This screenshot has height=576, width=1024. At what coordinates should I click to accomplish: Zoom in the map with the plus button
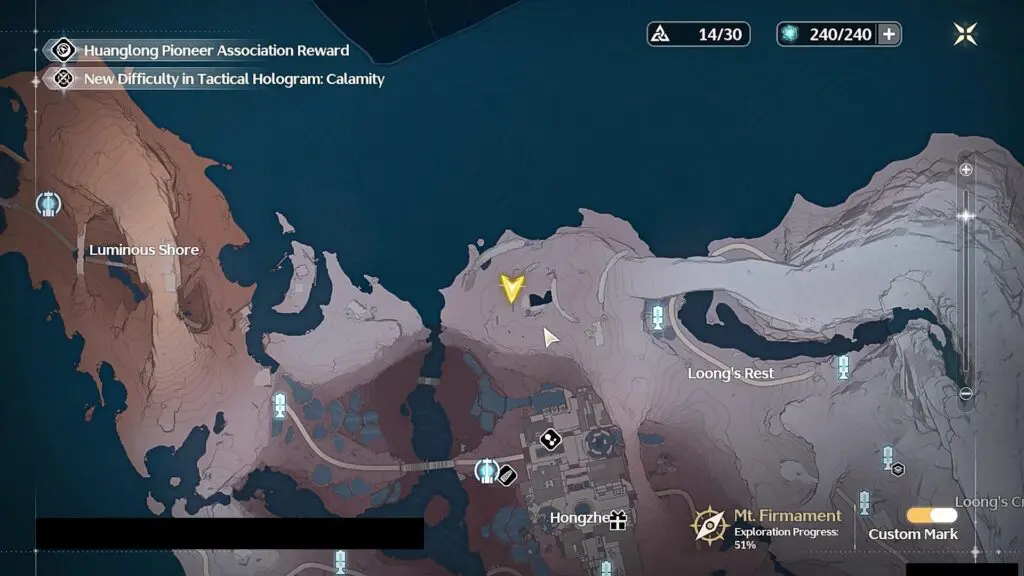click(x=966, y=170)
